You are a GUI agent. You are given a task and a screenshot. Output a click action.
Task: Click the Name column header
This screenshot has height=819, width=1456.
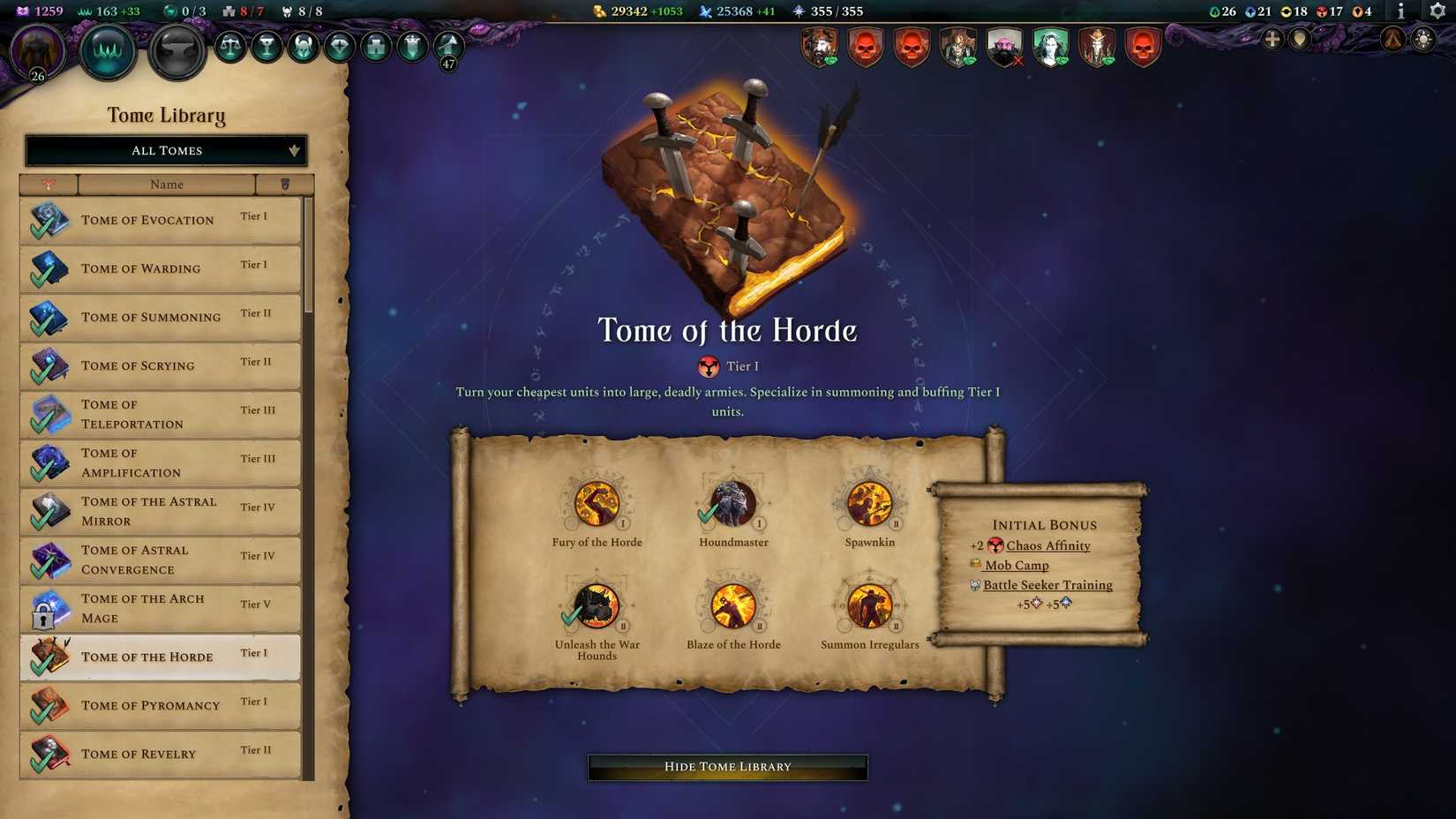(x=165, y=184)
